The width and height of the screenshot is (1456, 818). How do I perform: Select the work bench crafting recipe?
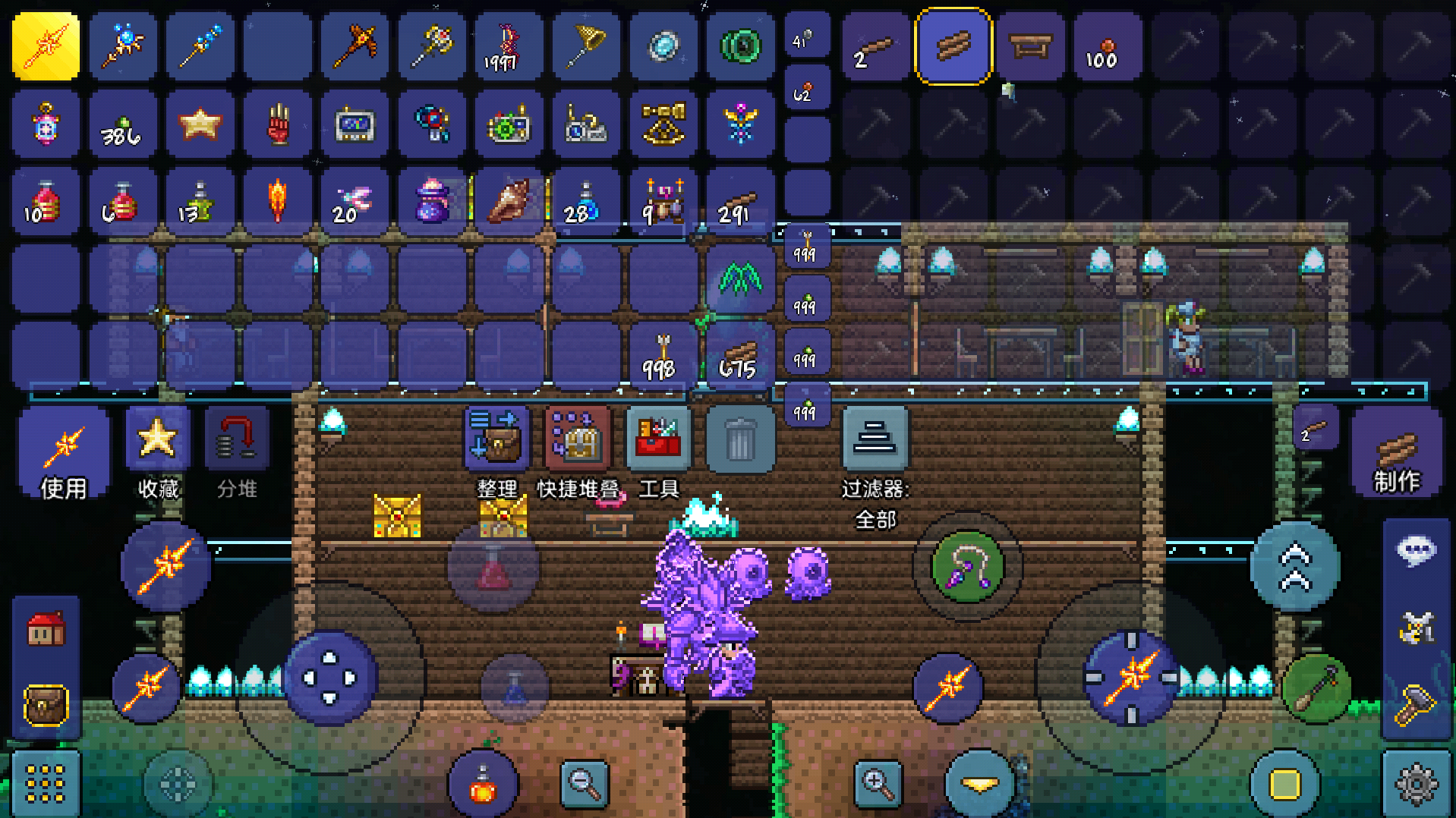point(1031,47)
